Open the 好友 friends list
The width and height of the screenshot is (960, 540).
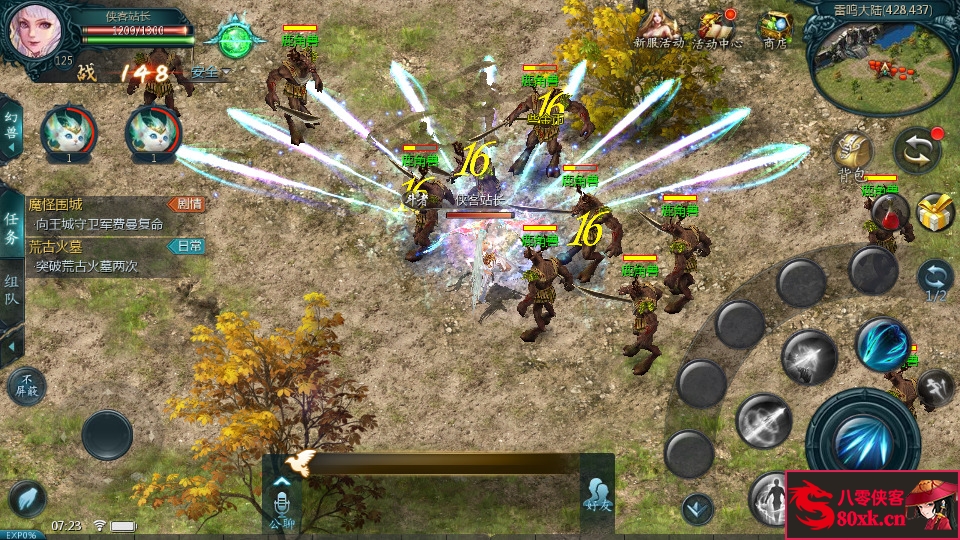click(x=598, y=495)
